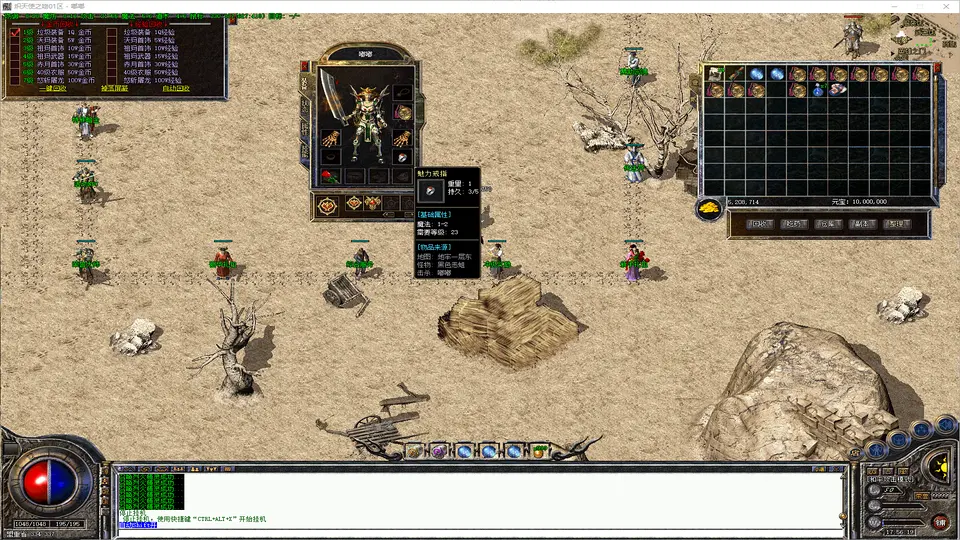Uncheck the 垃圾装备 1Q金币 checkbox
Screen dimensions: 960x540
[14, 32]
